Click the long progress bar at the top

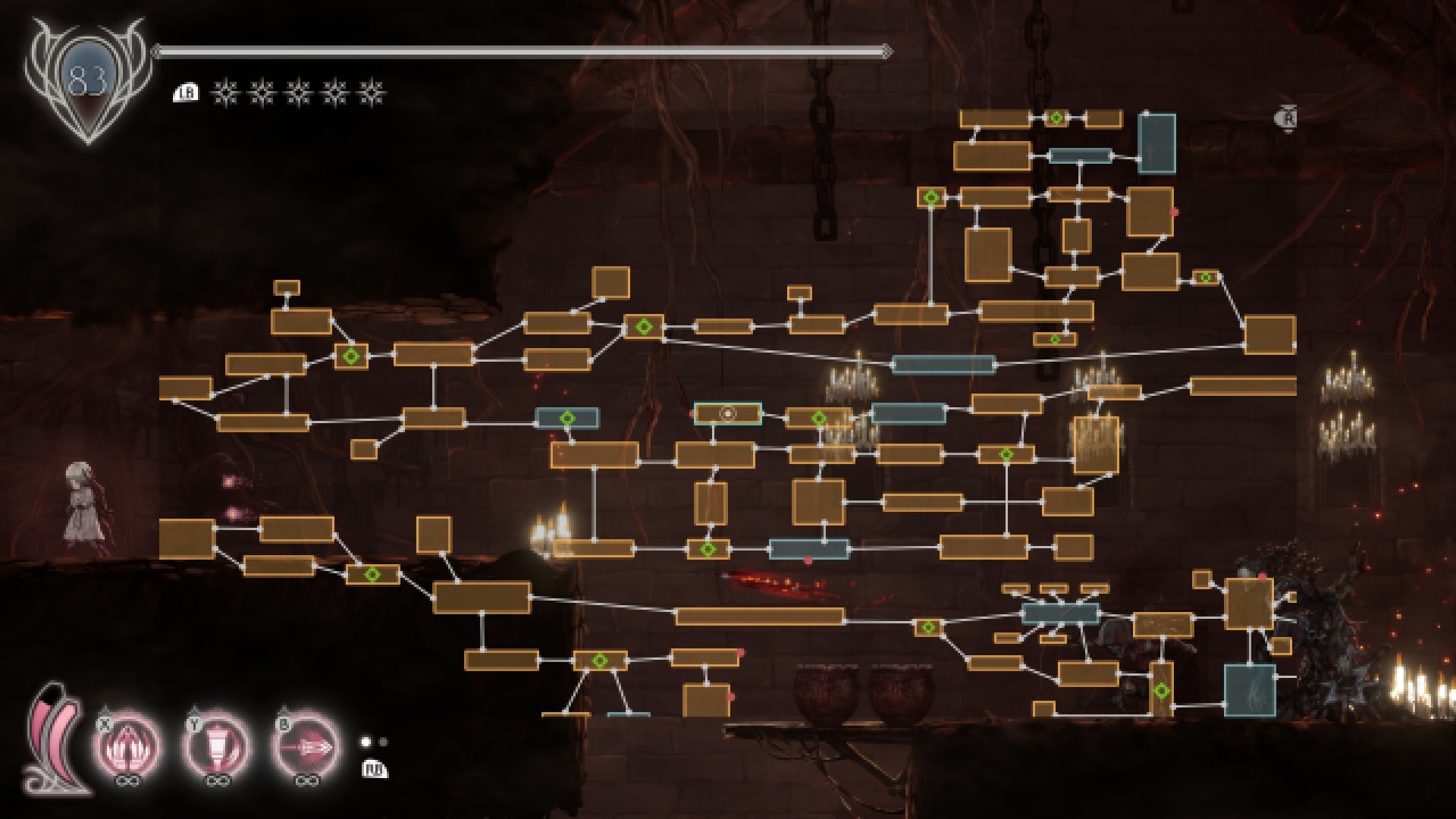523,52
